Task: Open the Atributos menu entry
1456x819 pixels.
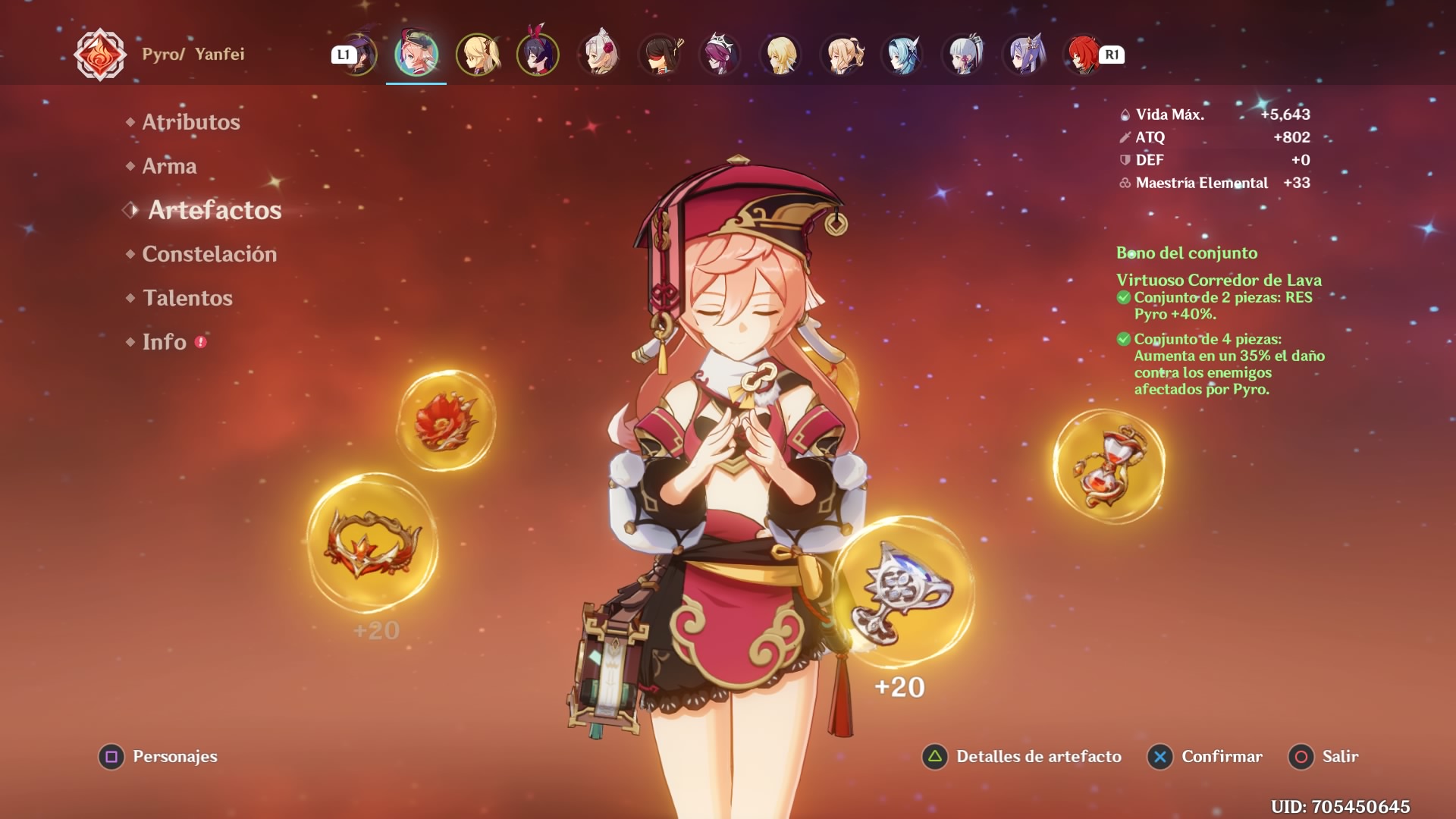Action: (191, 122)
